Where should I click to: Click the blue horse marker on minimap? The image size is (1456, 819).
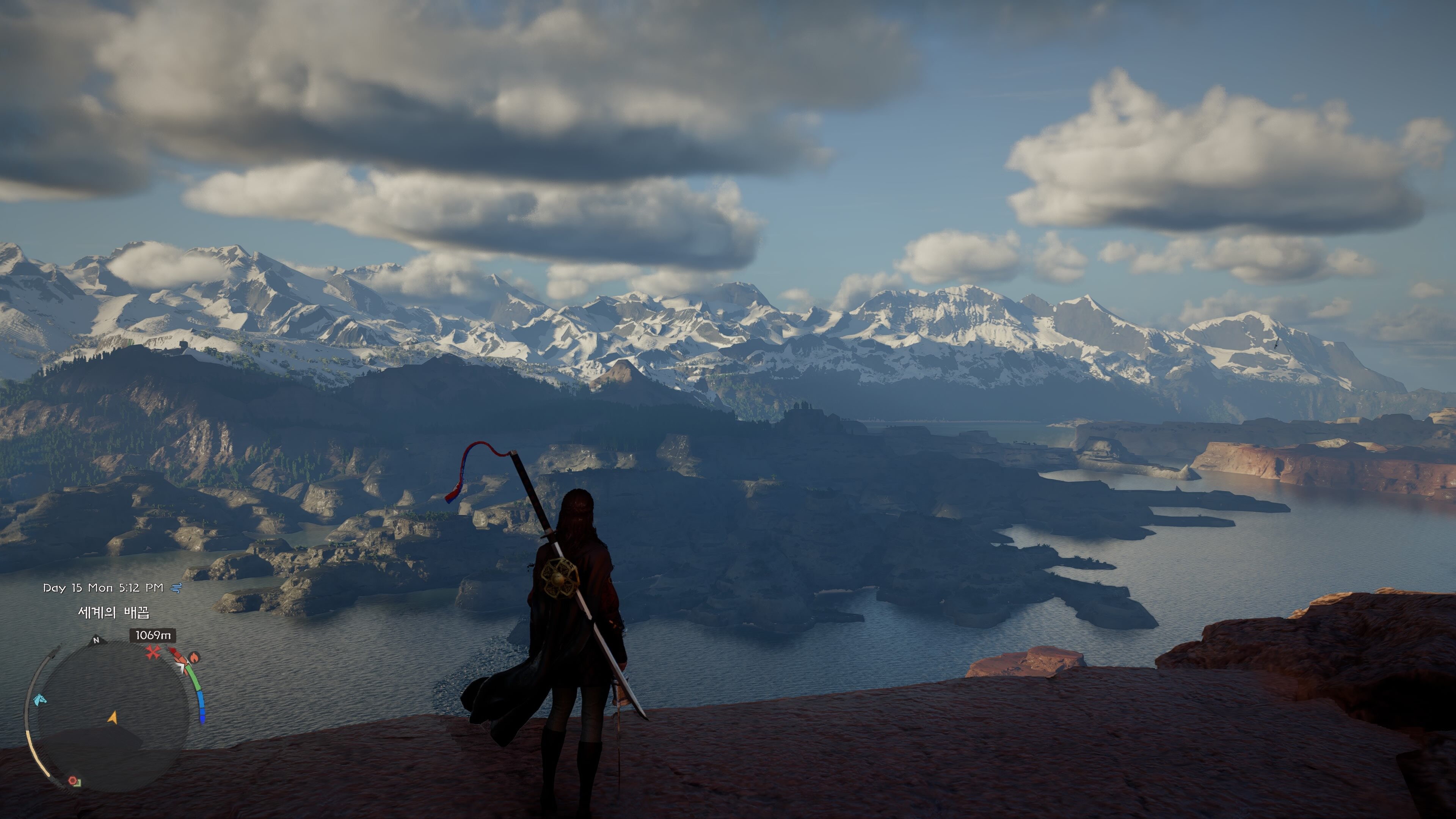(x=39, y=700)
